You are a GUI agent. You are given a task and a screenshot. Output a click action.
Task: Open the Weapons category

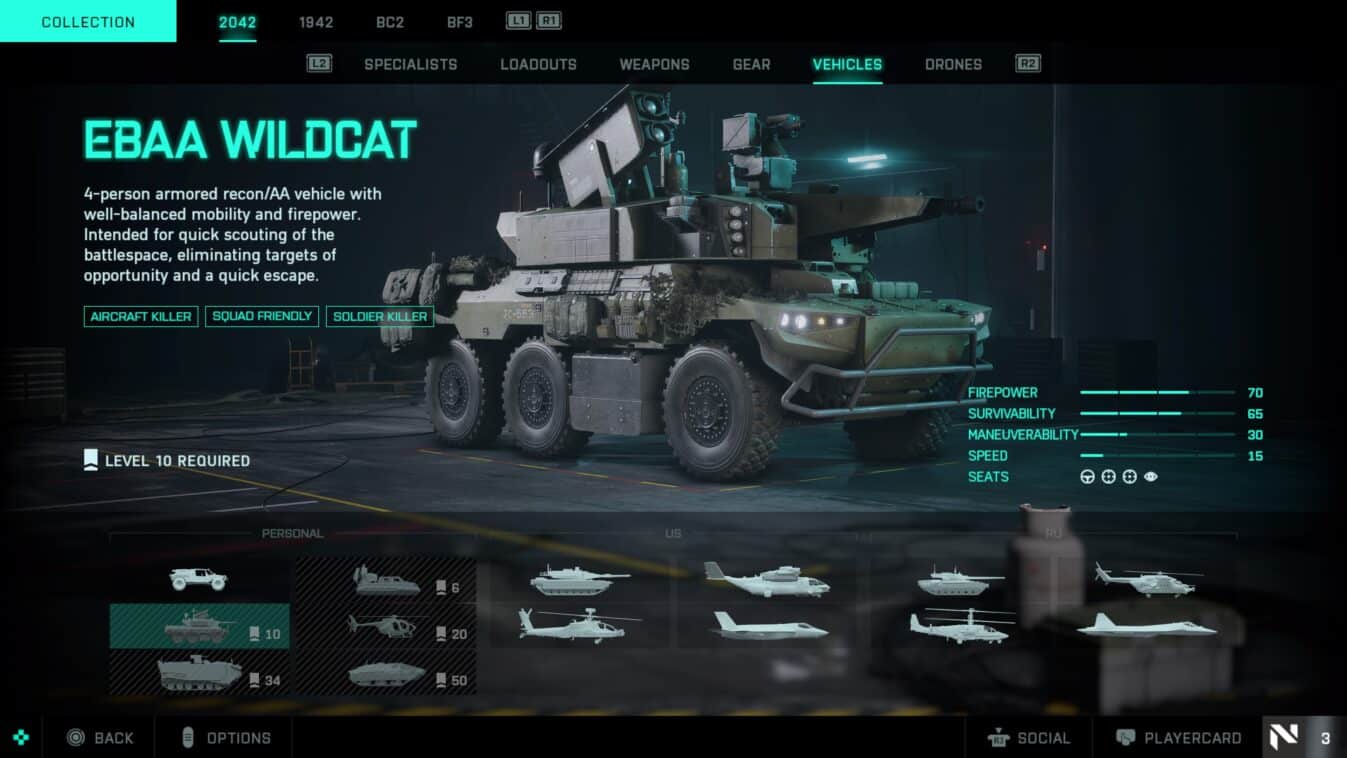(654, 64)
